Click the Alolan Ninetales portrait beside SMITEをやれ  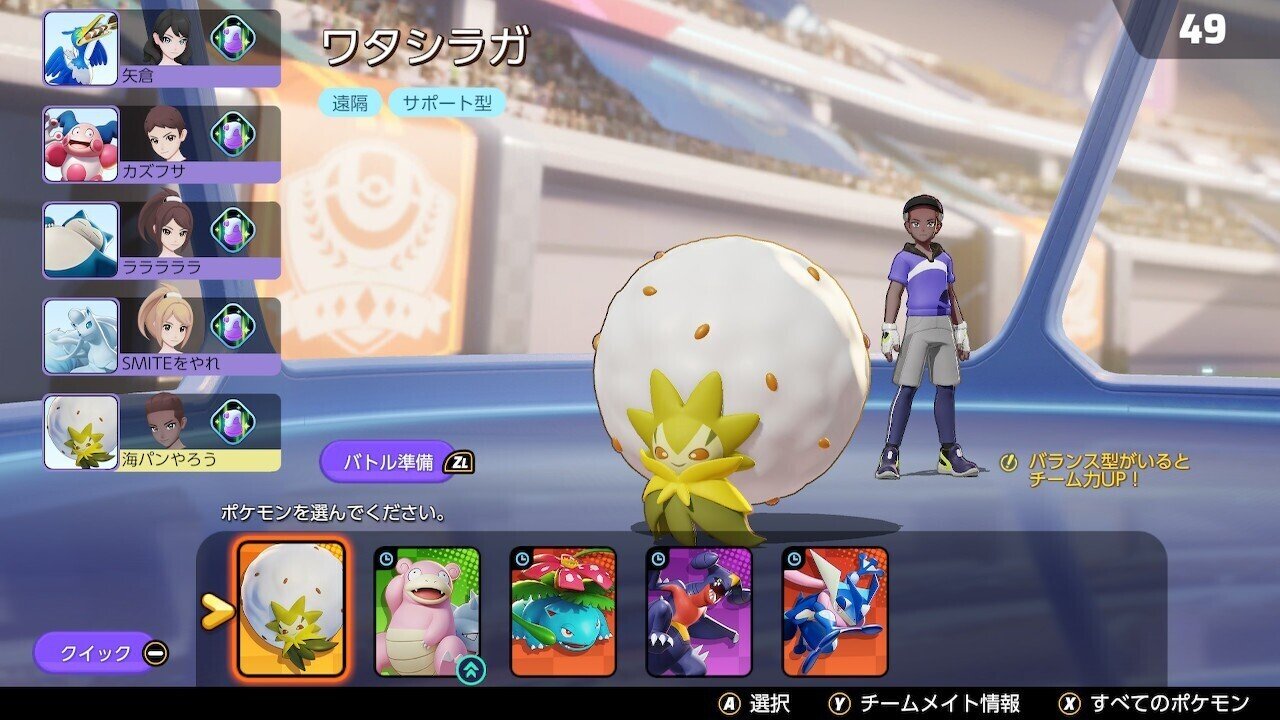coord(83,333)
